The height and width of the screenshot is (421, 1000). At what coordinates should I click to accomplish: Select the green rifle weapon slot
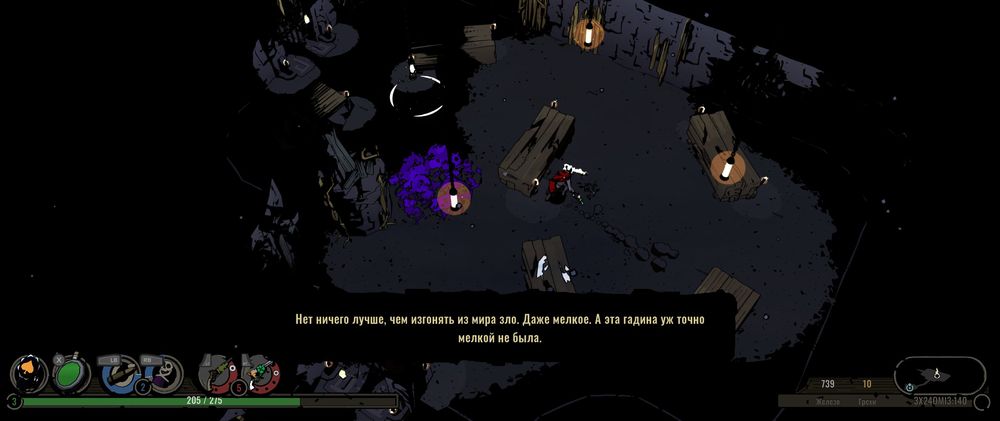(x=216, y=373)
